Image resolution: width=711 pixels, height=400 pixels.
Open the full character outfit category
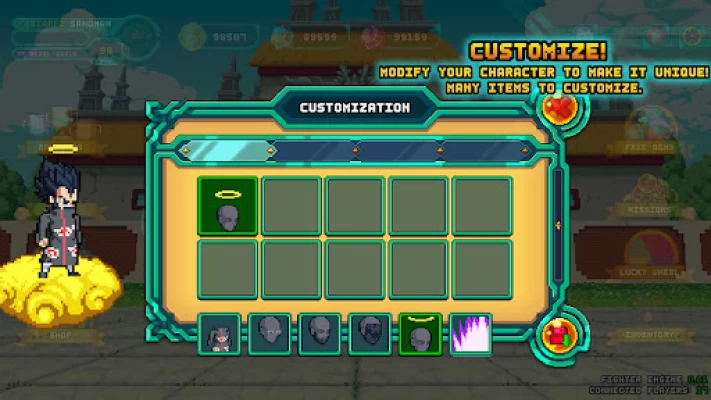[220, 333]
